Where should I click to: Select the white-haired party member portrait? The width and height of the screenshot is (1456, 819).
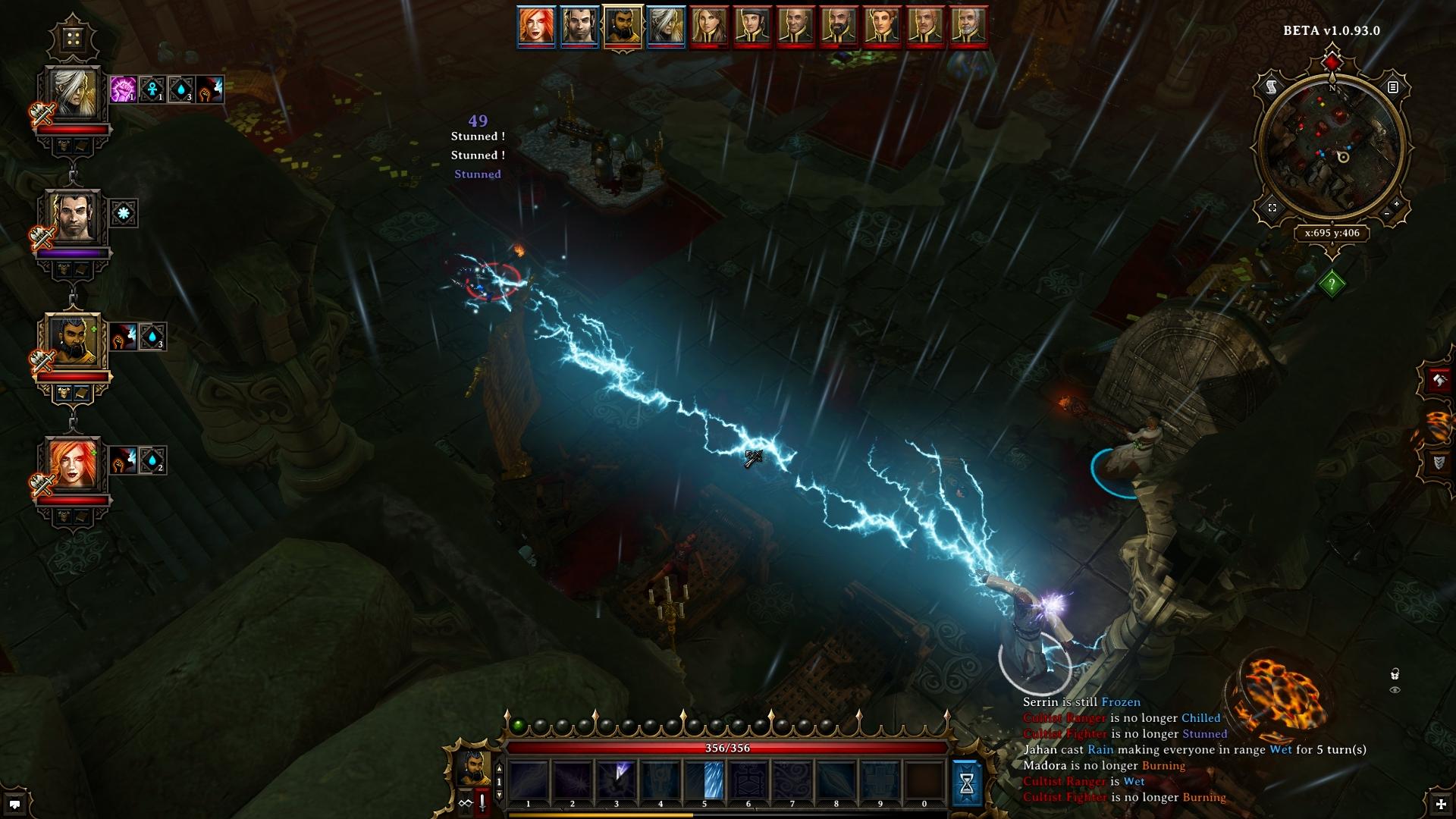(x=74, y=95)
